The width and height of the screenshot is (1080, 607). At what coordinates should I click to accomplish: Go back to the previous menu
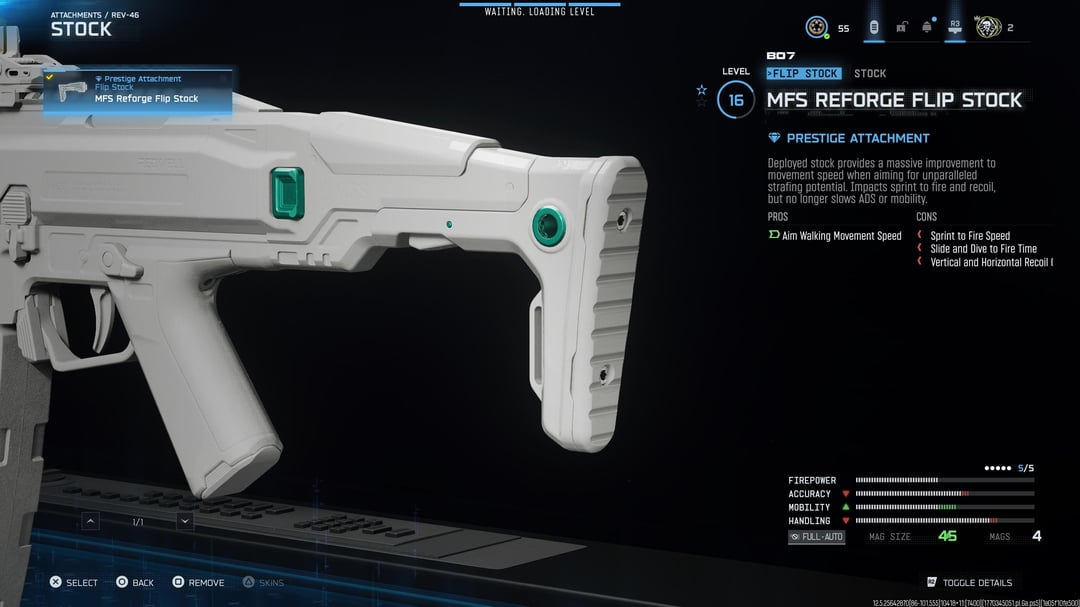click(135, 582)
